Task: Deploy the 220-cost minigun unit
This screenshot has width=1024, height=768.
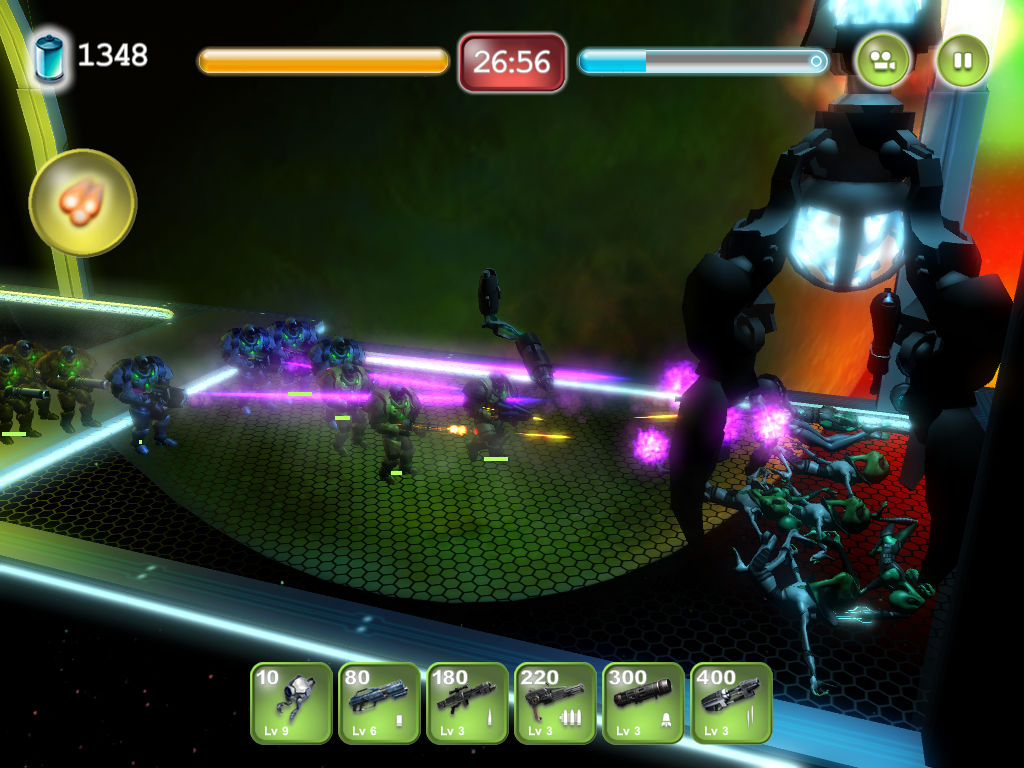Action: (555, 703)
